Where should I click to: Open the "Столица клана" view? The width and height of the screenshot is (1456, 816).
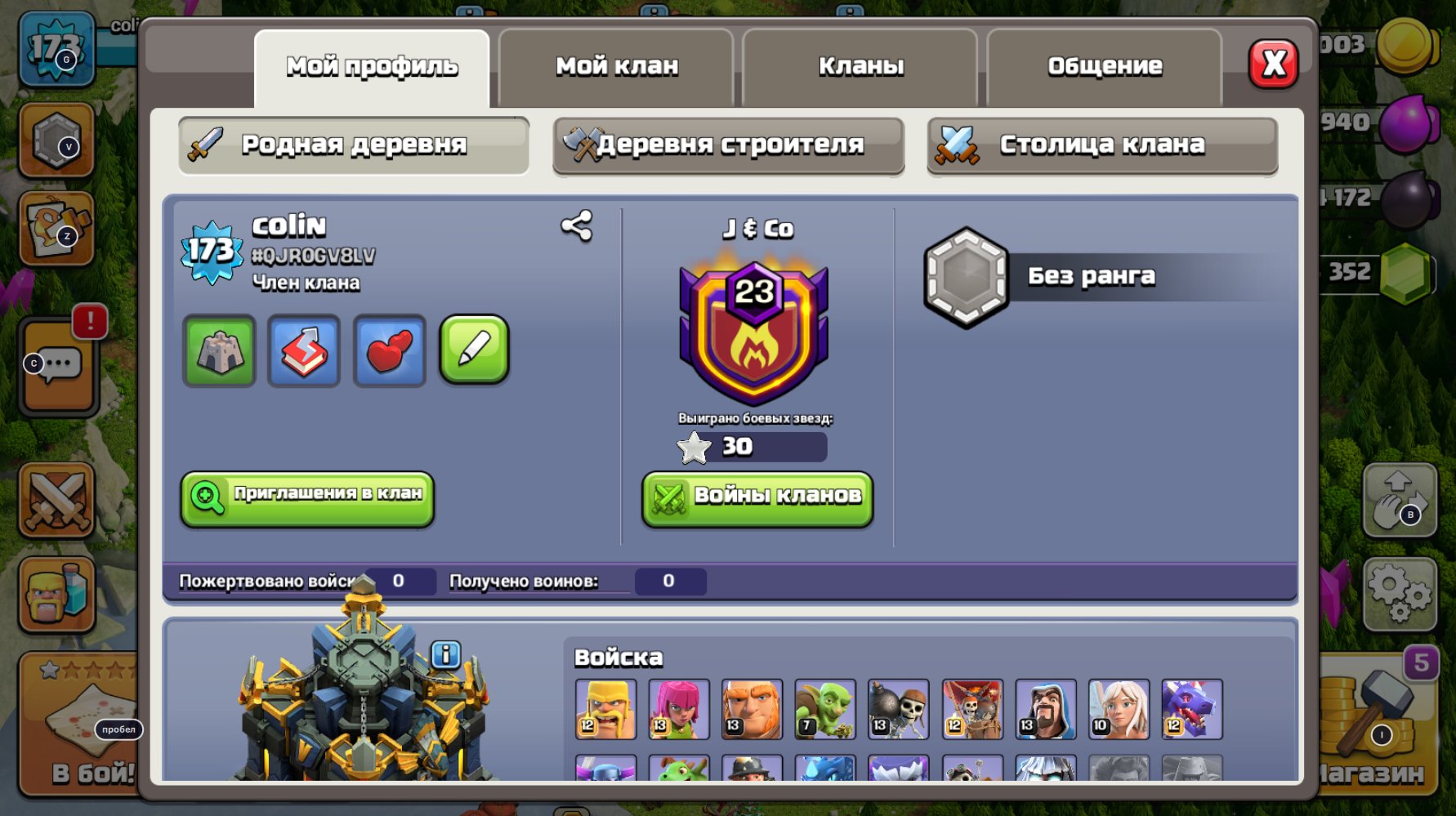point(1101,143)
